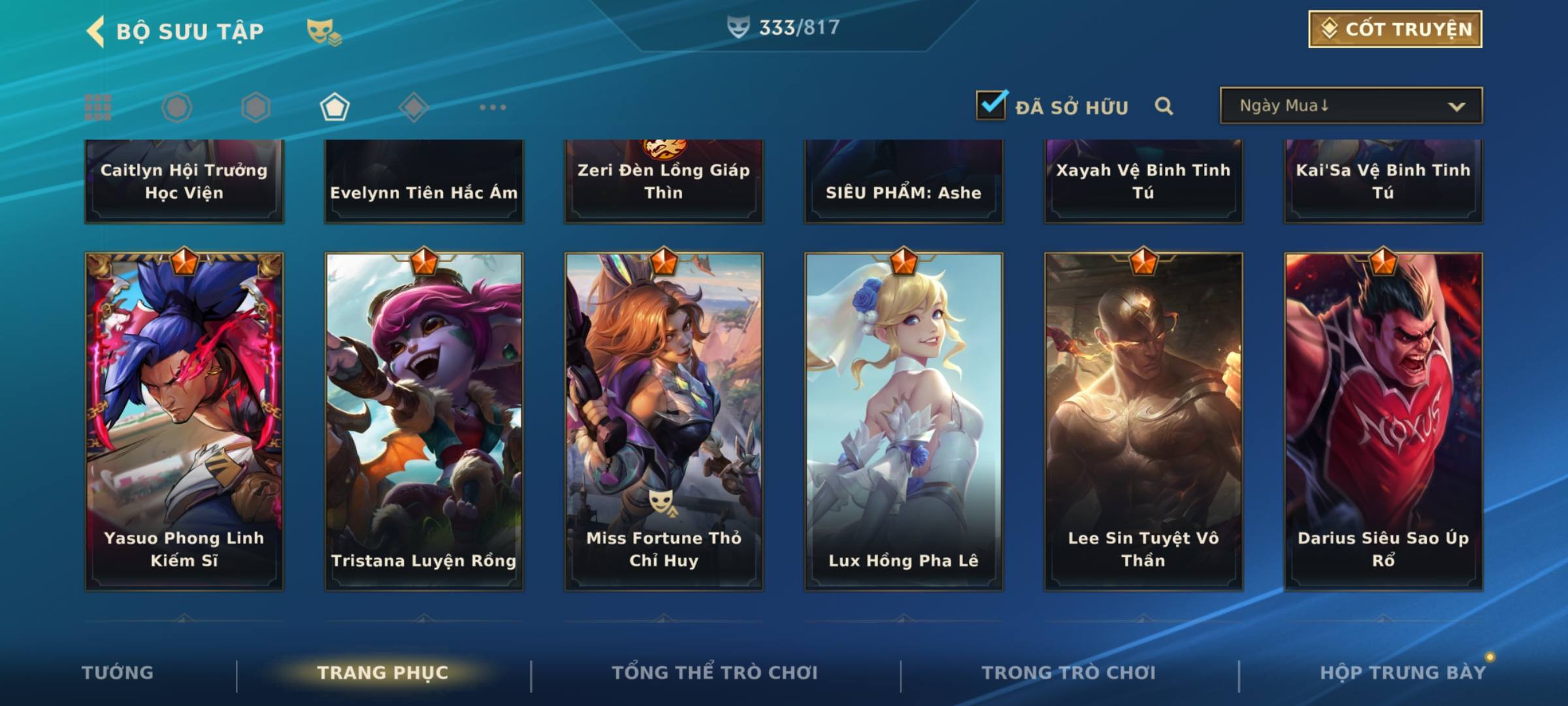Switch to the Tướng tab

point(118,673)
